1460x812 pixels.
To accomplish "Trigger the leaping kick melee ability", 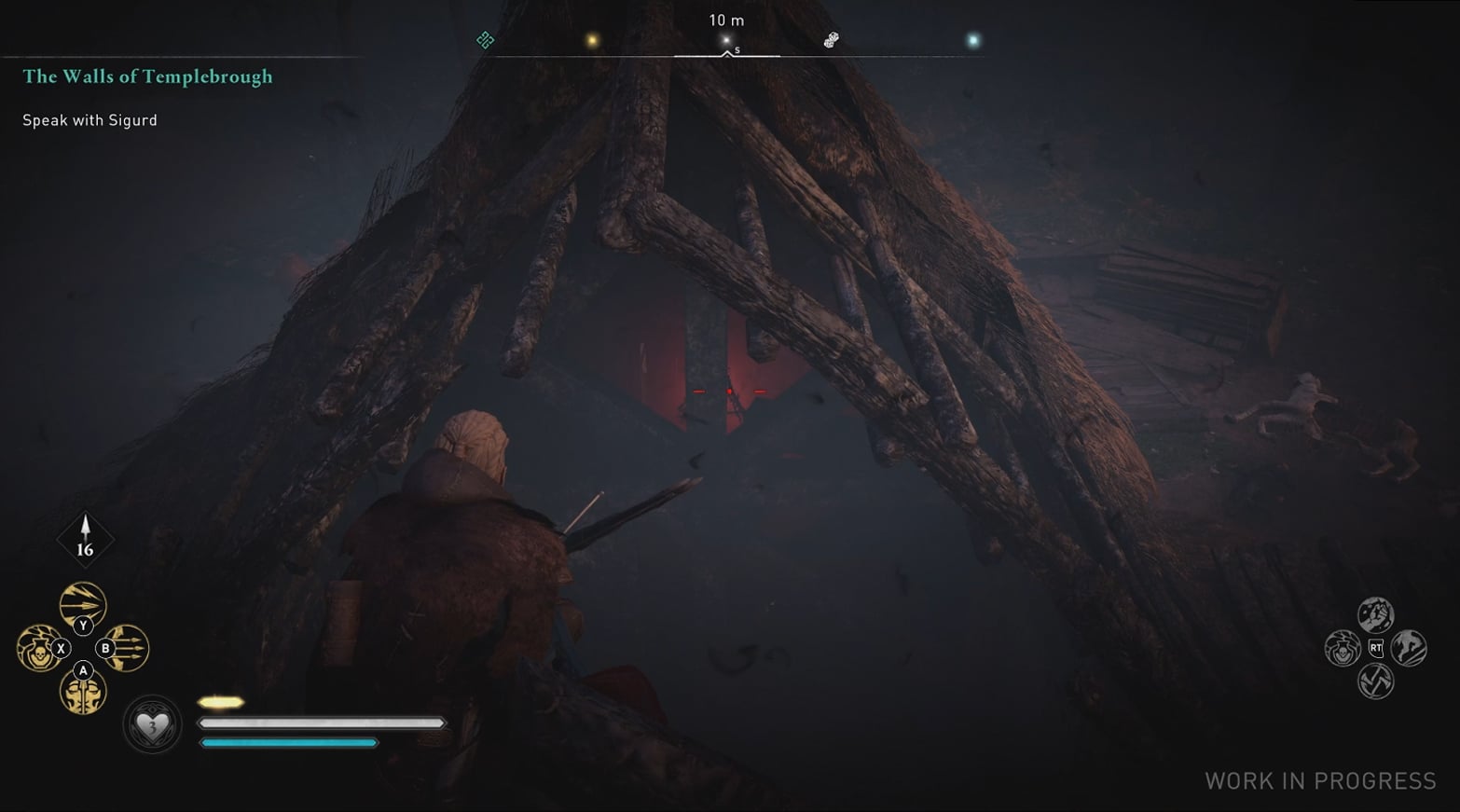I will coord(1409,648).
